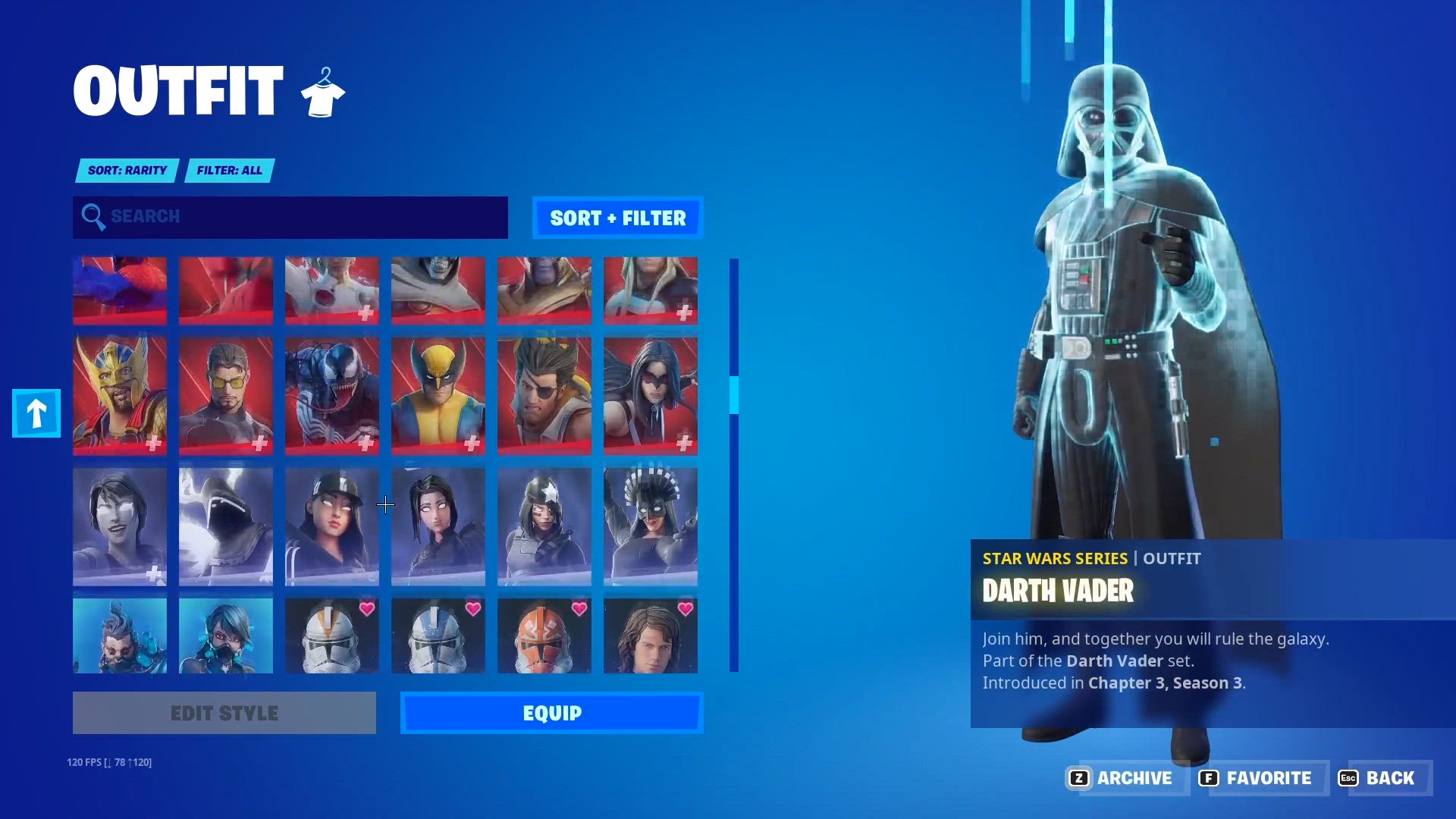Toggle the heart on the orange trooper helmet

pyautogui.click(x=577, y=607)
